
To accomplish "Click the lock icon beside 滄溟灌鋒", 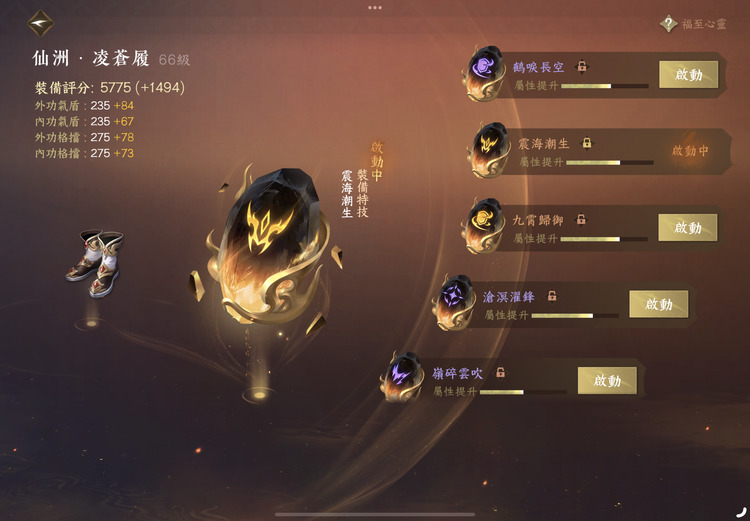I will click(x=551, y=296).
